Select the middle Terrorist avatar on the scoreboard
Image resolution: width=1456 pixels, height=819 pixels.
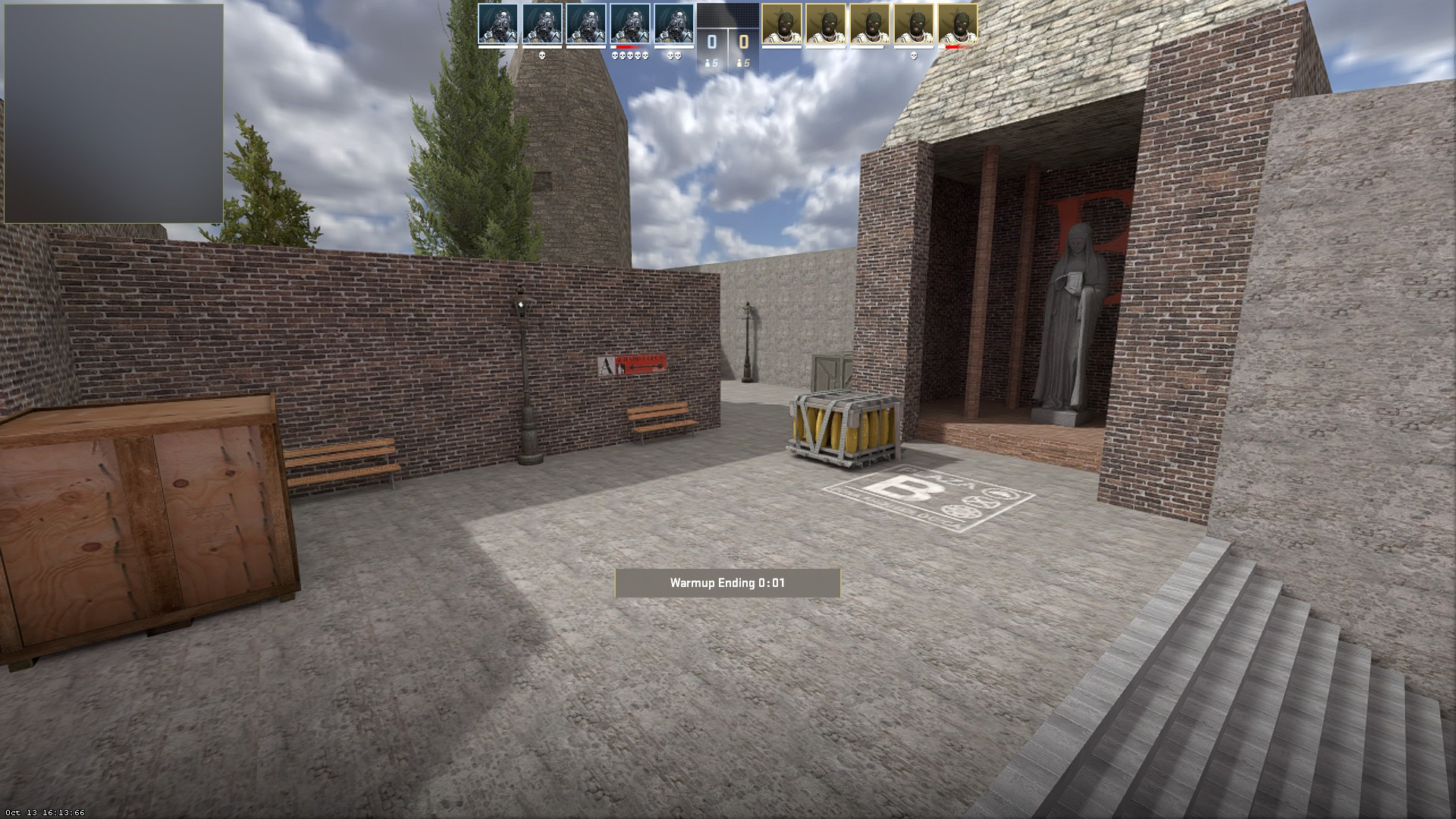(x=869, y=23)
